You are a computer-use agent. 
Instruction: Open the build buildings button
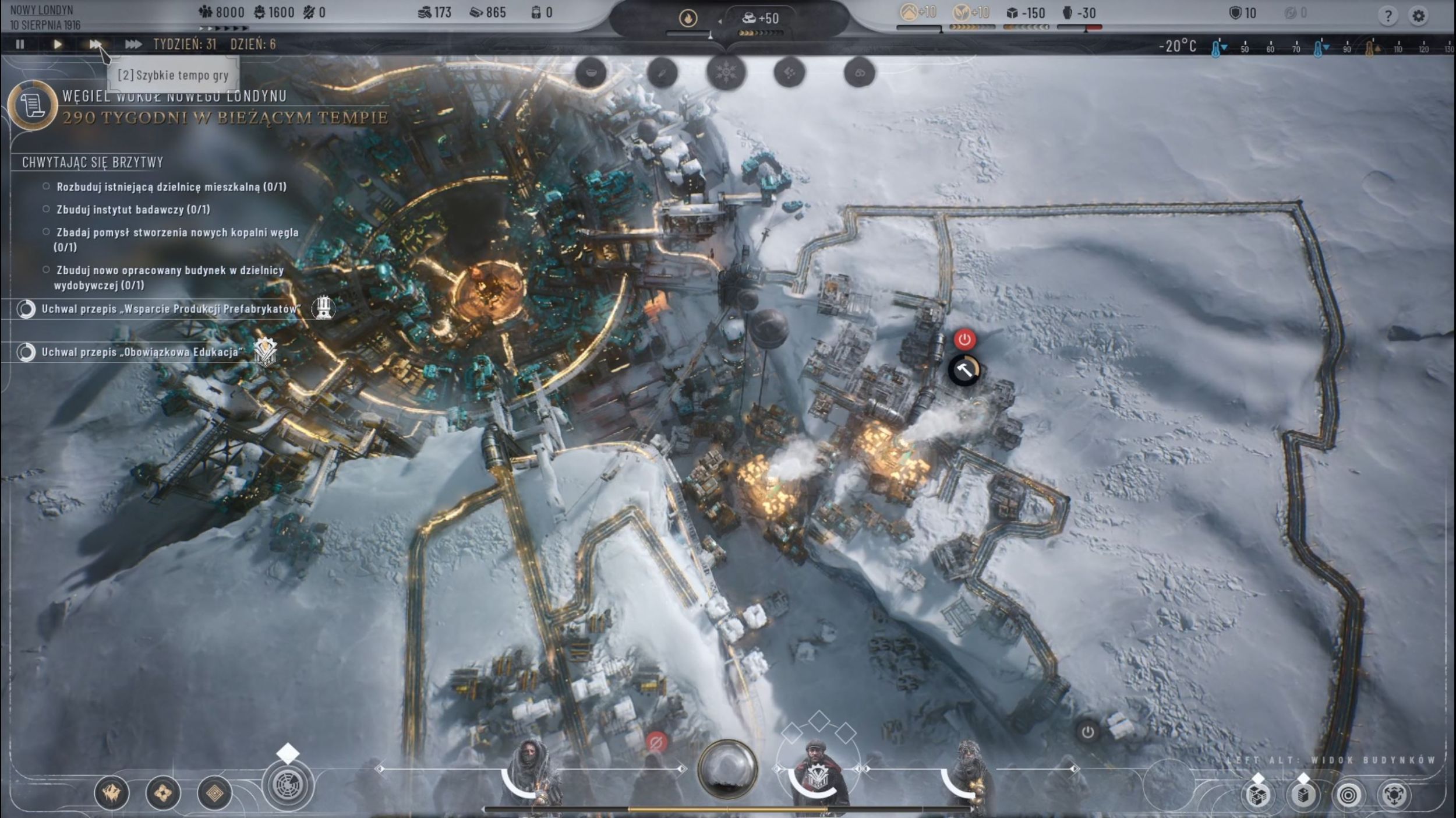(1303, 795)
